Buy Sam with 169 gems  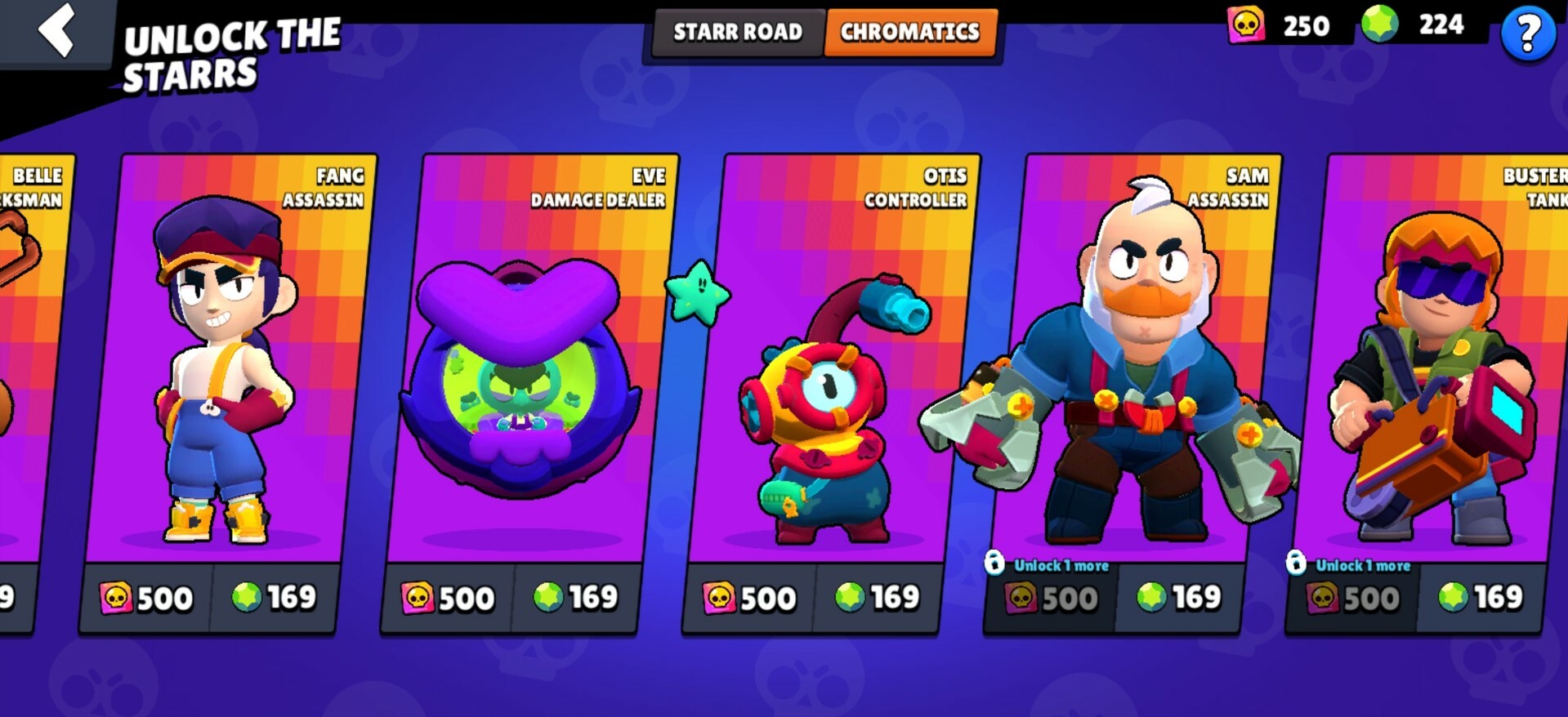tap(1179, 598)
